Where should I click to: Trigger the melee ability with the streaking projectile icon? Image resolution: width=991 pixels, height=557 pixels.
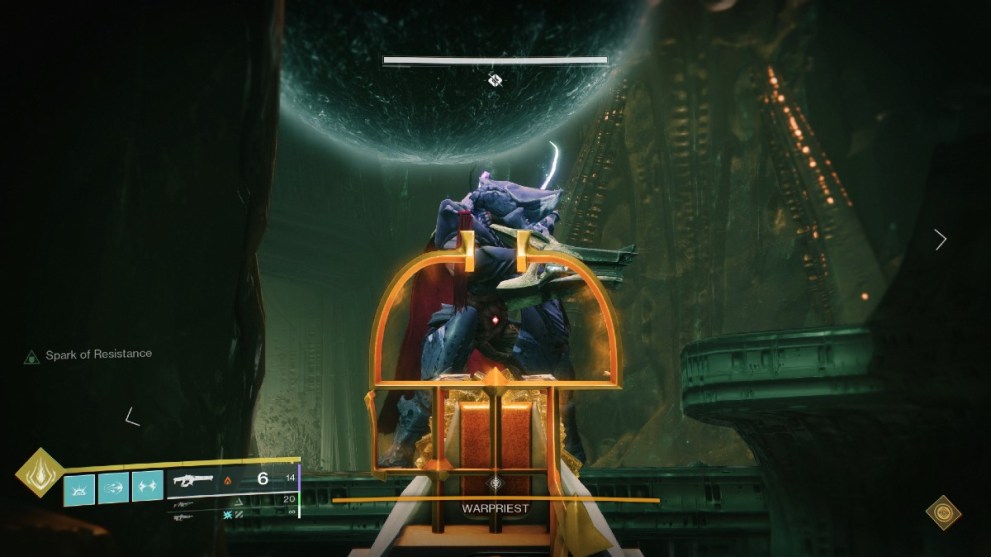[113, 487]
